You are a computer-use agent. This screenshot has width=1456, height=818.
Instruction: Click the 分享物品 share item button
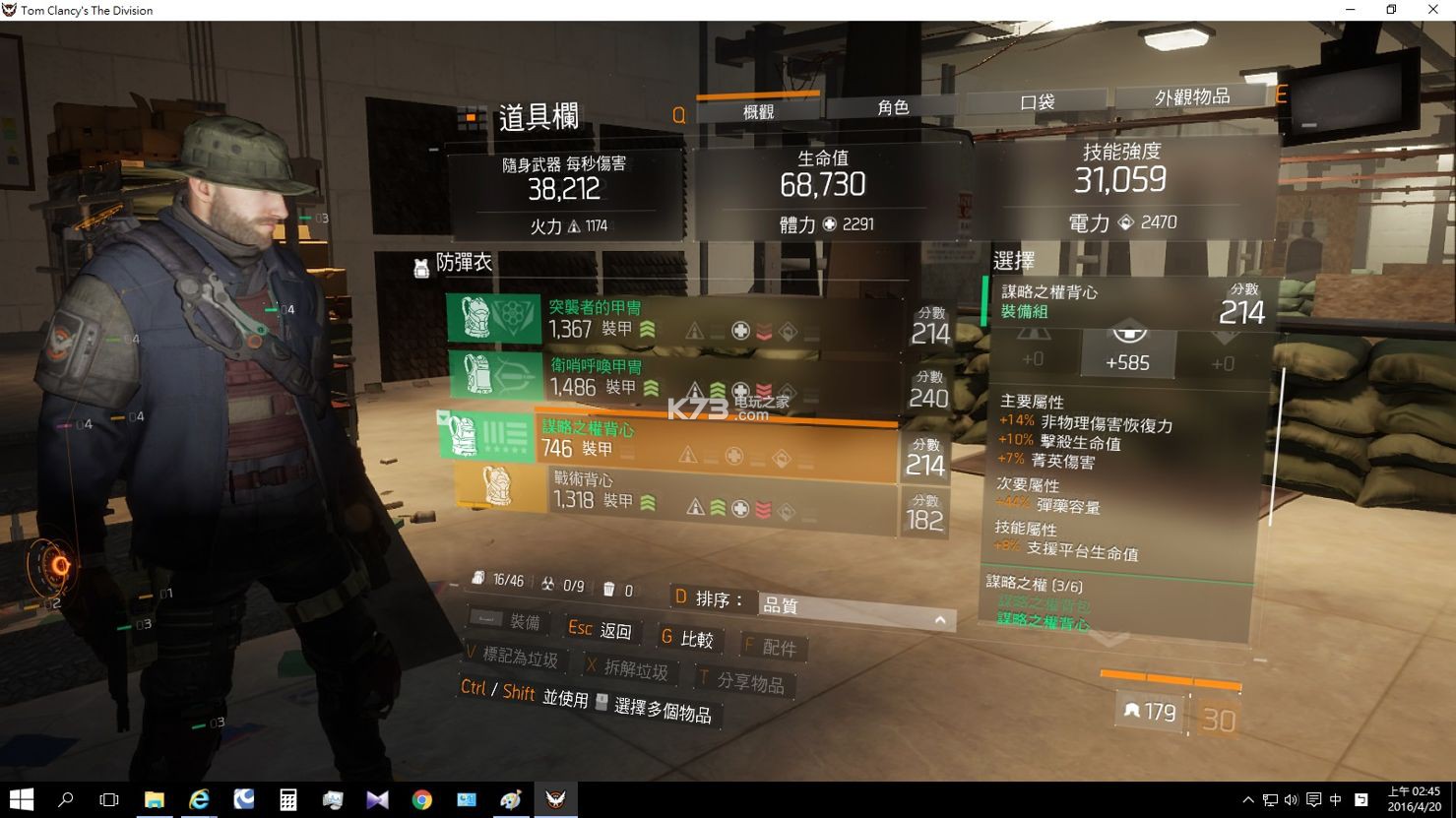(x=741, y=681)
